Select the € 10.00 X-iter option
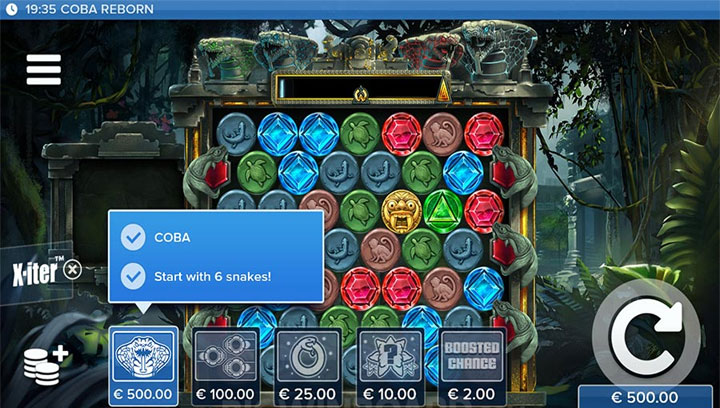720x408 pixels. pyautogui.click(x=391, y=366)
